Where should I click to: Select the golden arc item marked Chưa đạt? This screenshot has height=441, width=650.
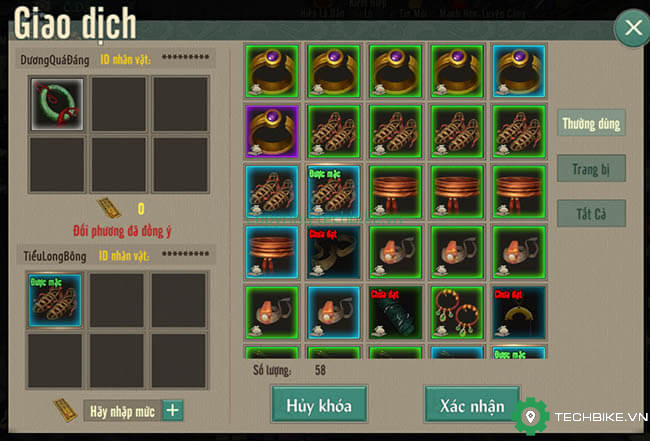(x=517, y=312)
